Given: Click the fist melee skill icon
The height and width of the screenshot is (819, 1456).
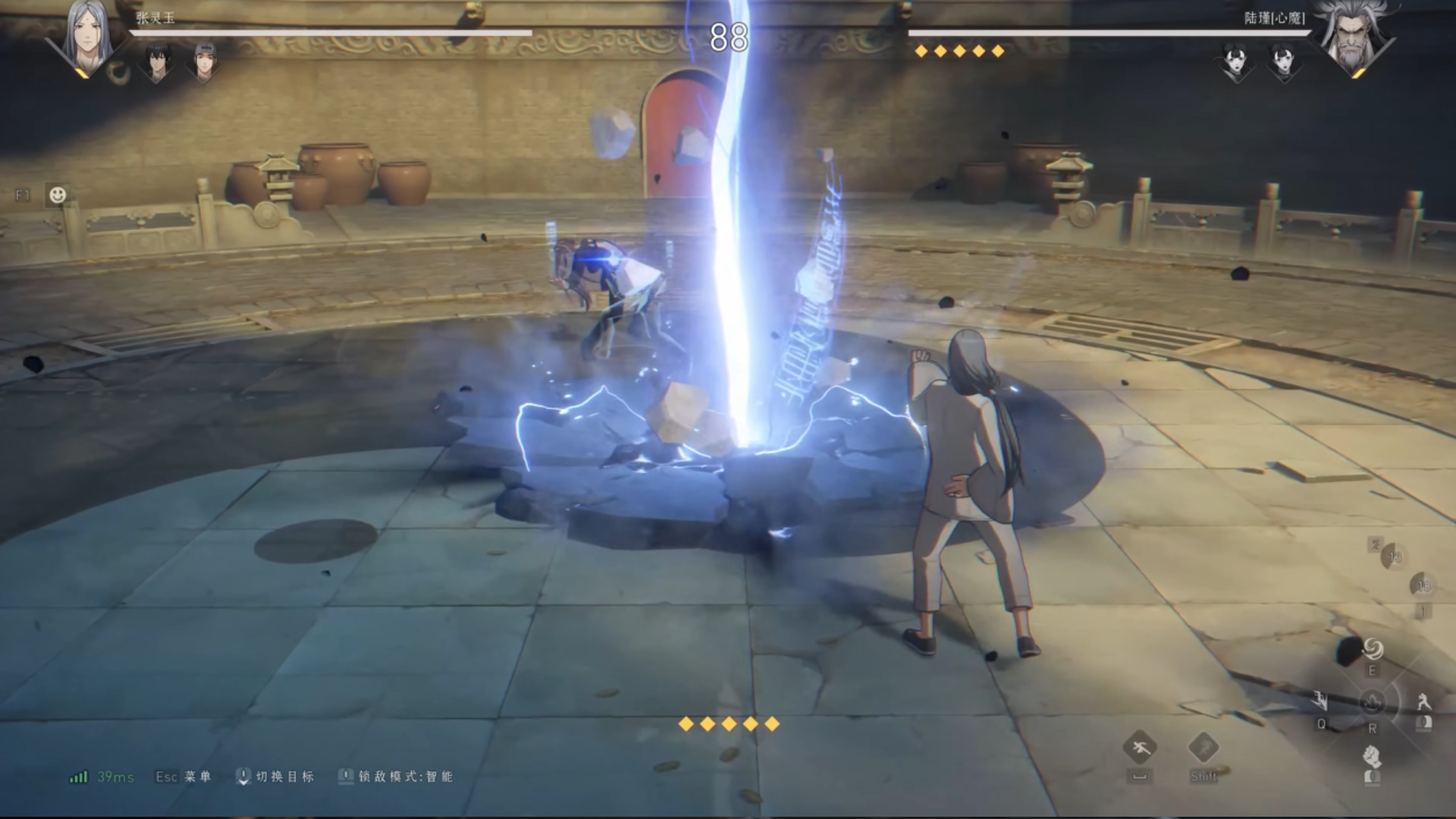Looking at the screenshot, I should pyautogui.click(x=1372, y=758).
